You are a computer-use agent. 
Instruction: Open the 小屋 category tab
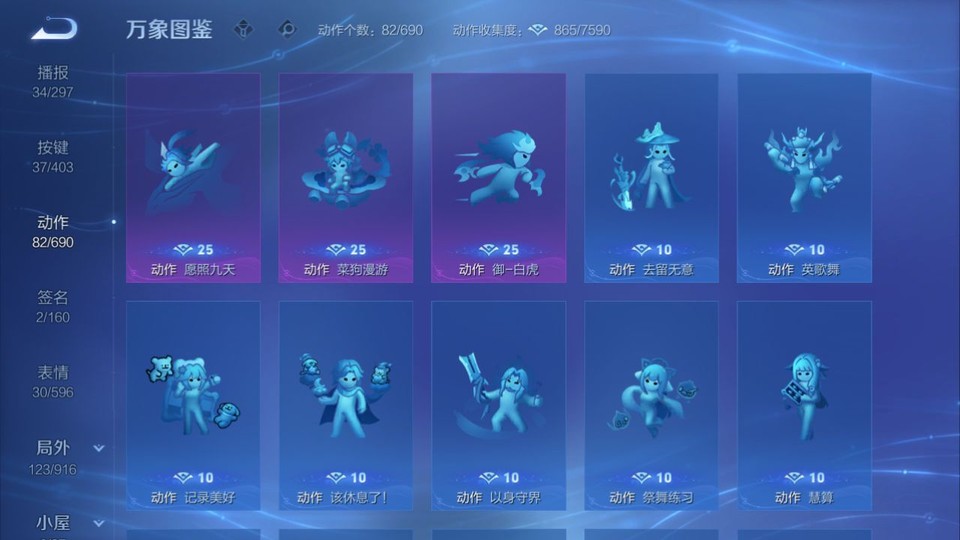[54, 523]
